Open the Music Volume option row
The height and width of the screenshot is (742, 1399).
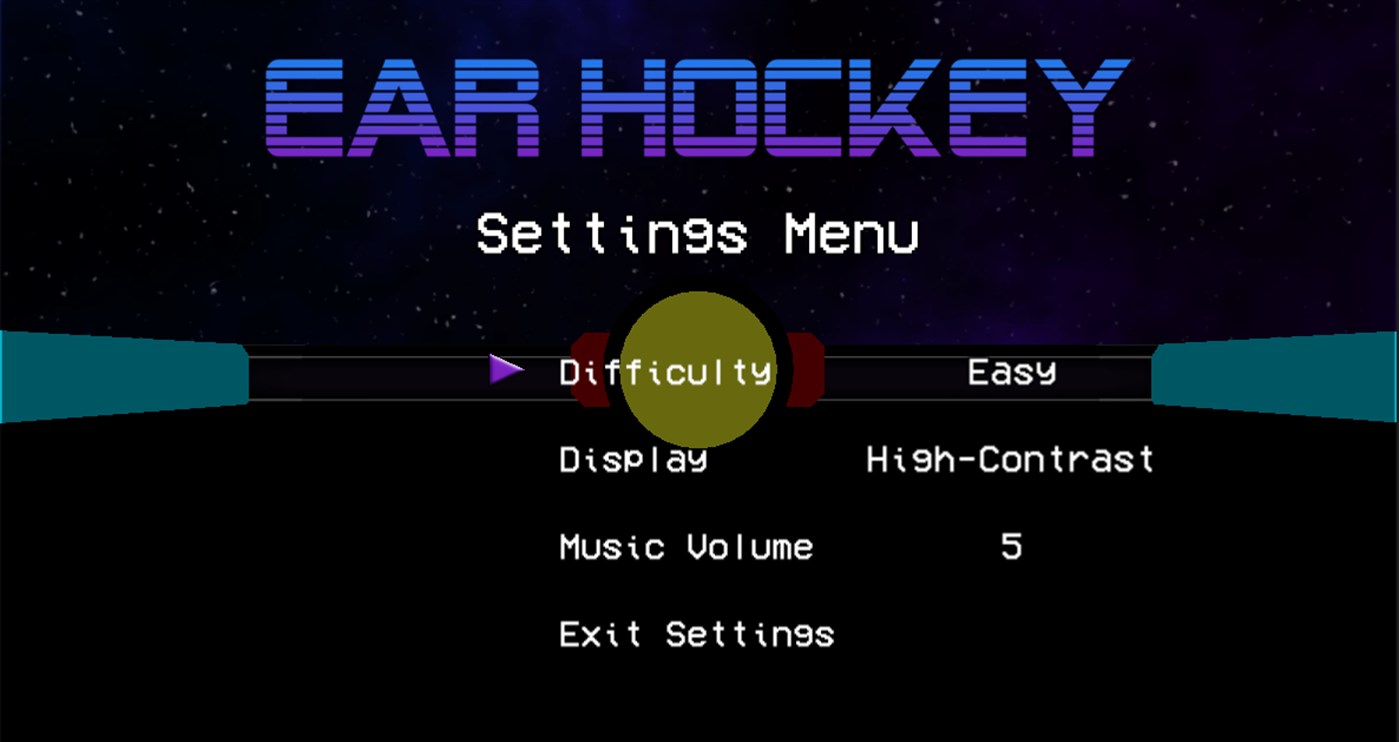[x=685, y=547]
